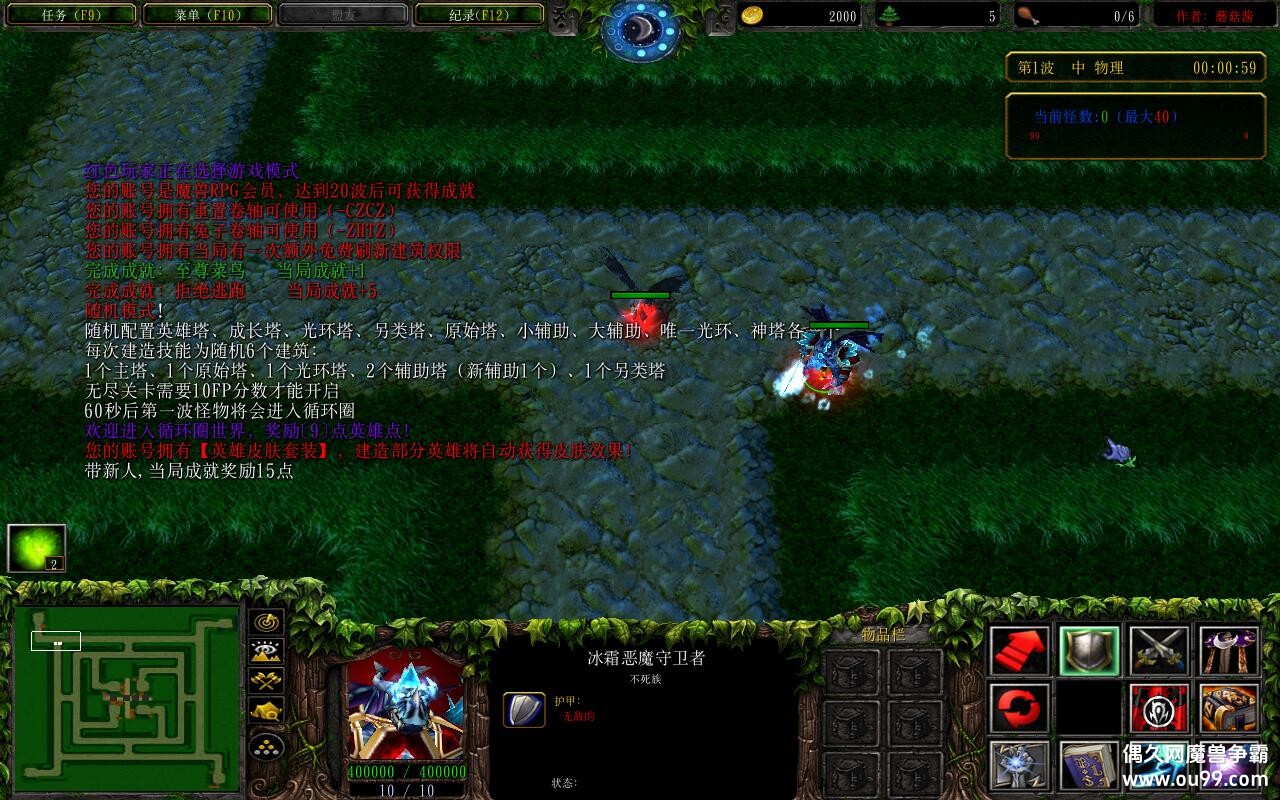1280x800 pixels.
Task: Select the red Illidan banner icon
Action: (1158, 708)
